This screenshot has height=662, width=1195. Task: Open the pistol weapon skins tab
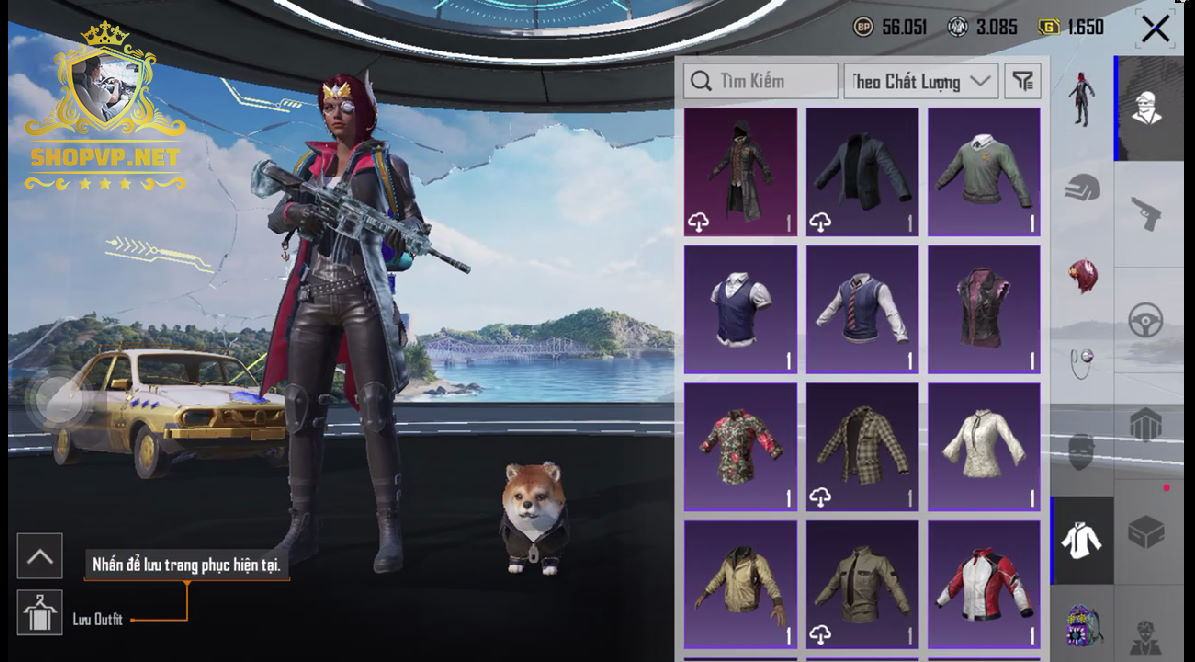[x=1145, y=213]
